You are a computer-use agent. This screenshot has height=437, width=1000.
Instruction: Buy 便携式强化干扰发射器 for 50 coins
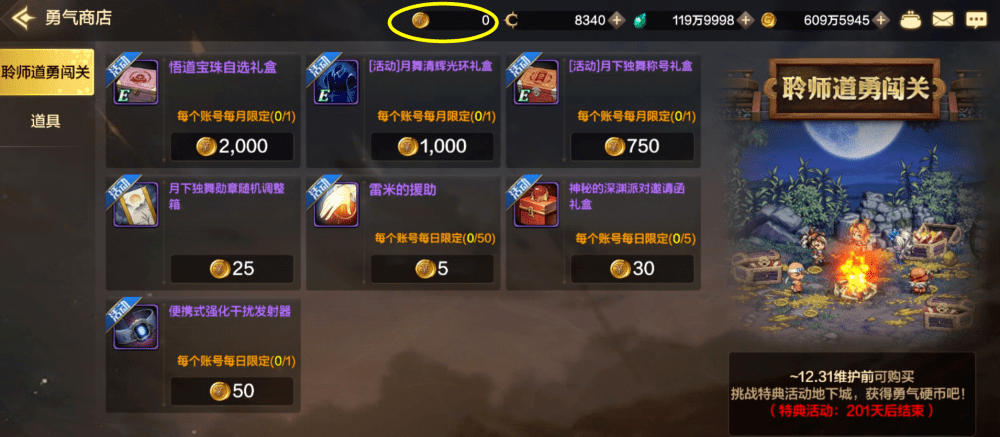click(x=232, y=390)
